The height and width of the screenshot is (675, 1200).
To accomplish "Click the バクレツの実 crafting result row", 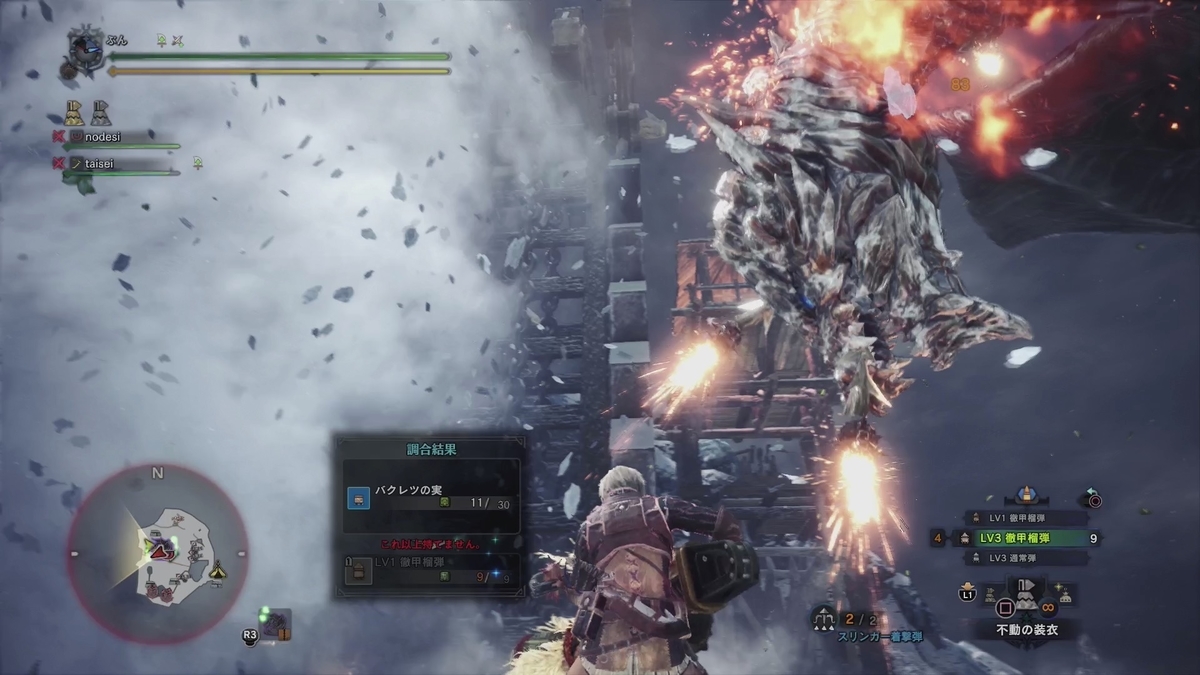I will coord(430,497).
